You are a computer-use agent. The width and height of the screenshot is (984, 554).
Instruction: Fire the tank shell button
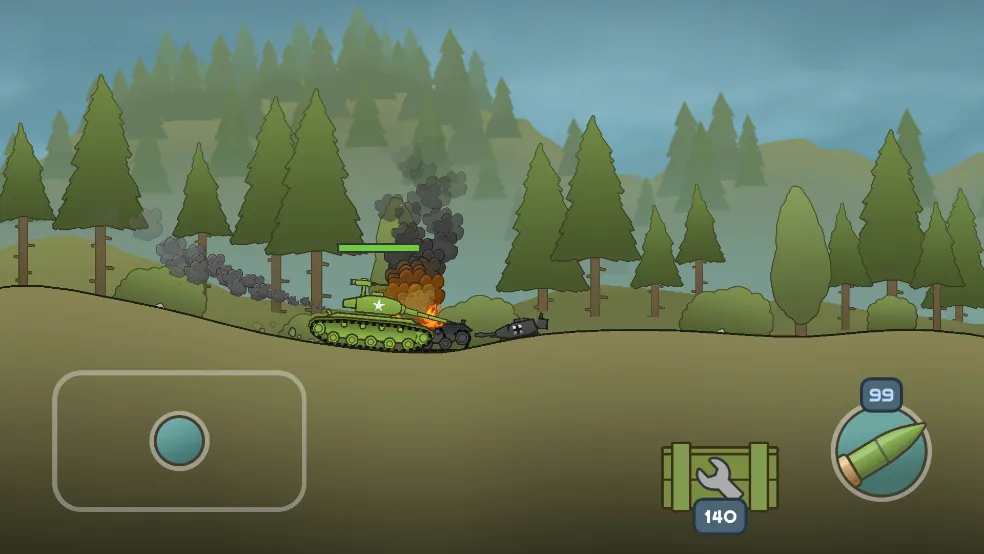click(x=881, y=451)
